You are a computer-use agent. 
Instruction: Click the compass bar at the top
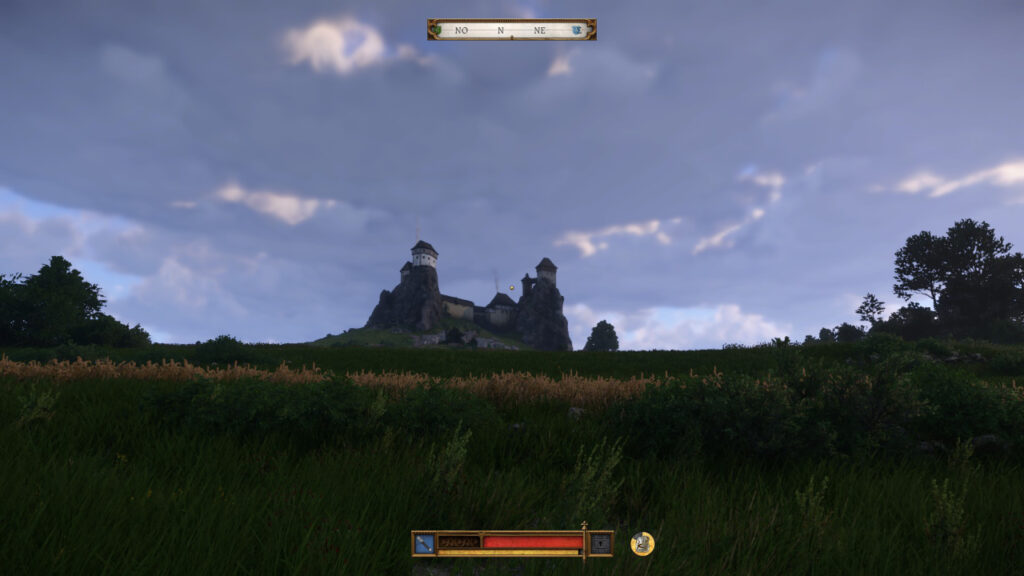pos(511,30)
